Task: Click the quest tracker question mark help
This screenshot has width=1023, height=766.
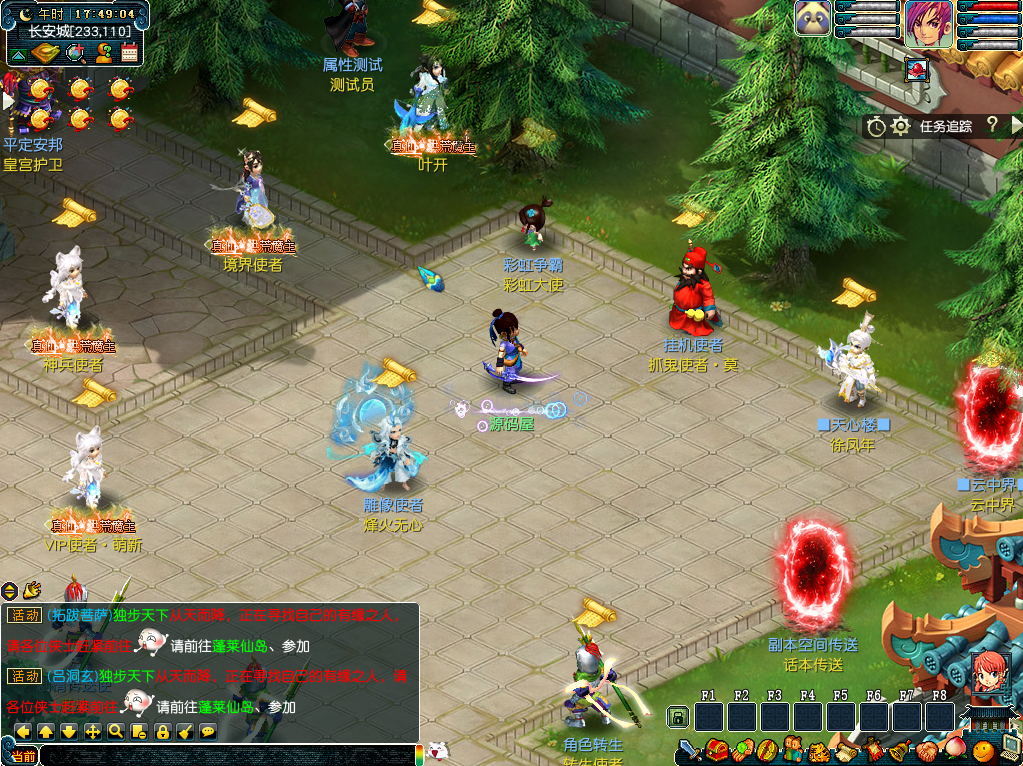Action: pyautogui.click(x=992, y=125)
